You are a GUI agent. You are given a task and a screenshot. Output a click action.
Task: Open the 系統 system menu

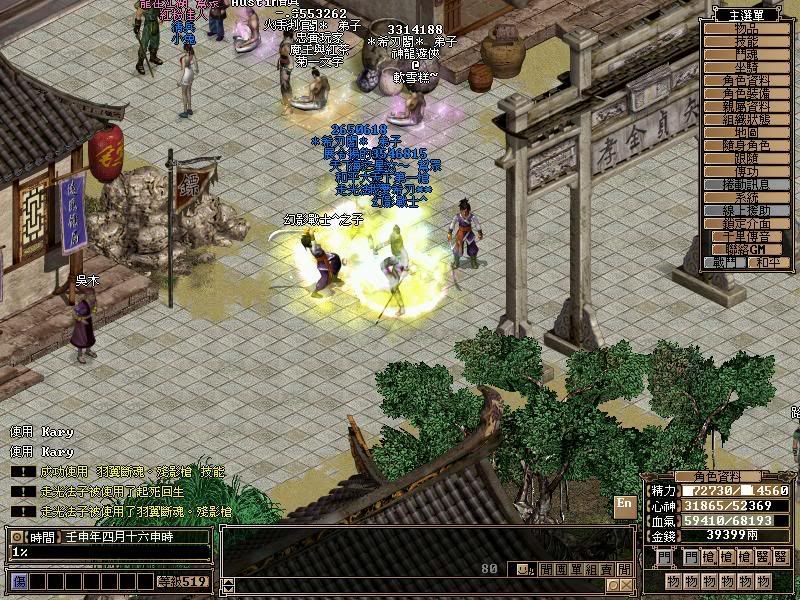tap(747, 198)
